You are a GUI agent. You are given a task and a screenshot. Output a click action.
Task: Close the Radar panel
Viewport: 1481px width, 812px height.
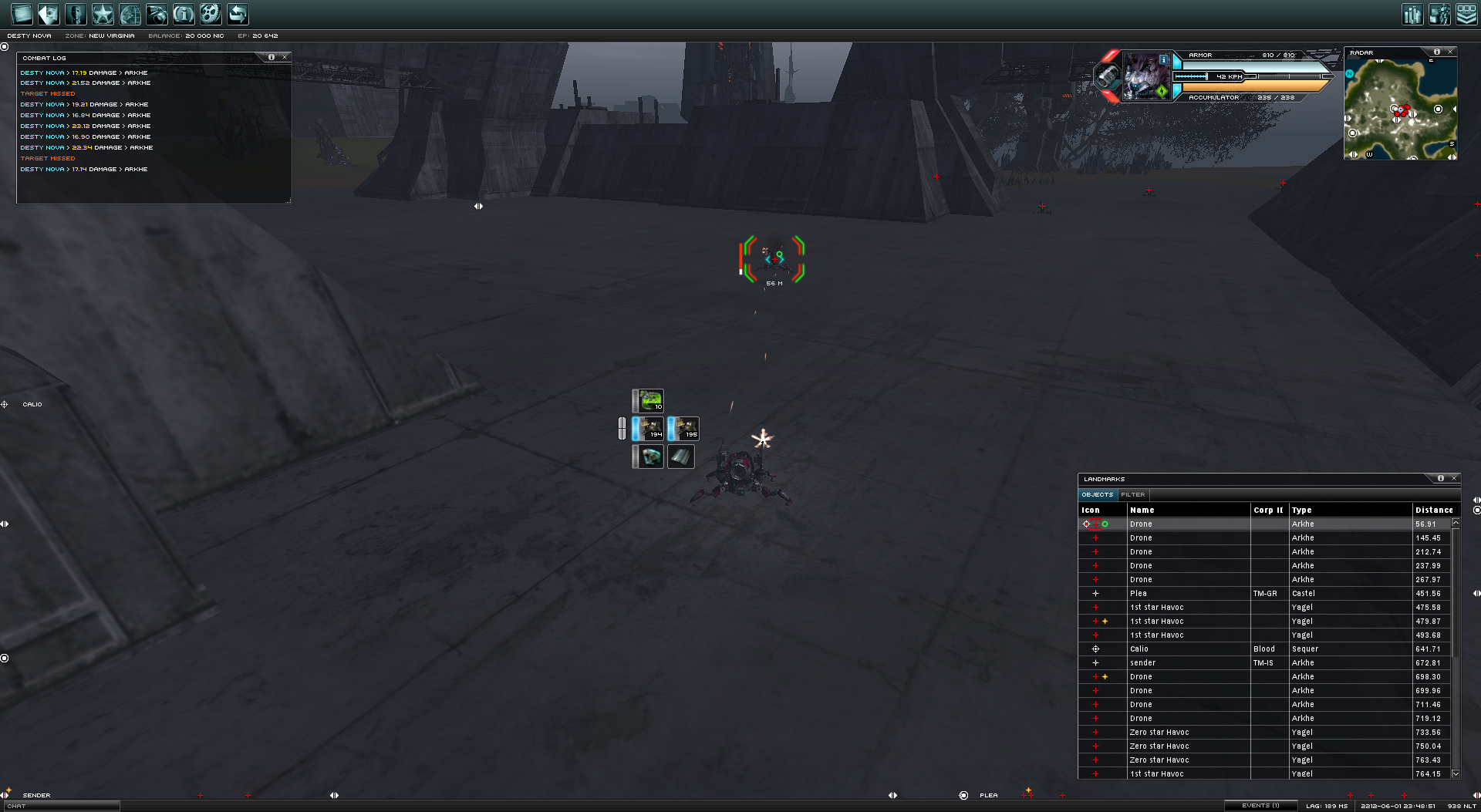(x=1450, y=52)
